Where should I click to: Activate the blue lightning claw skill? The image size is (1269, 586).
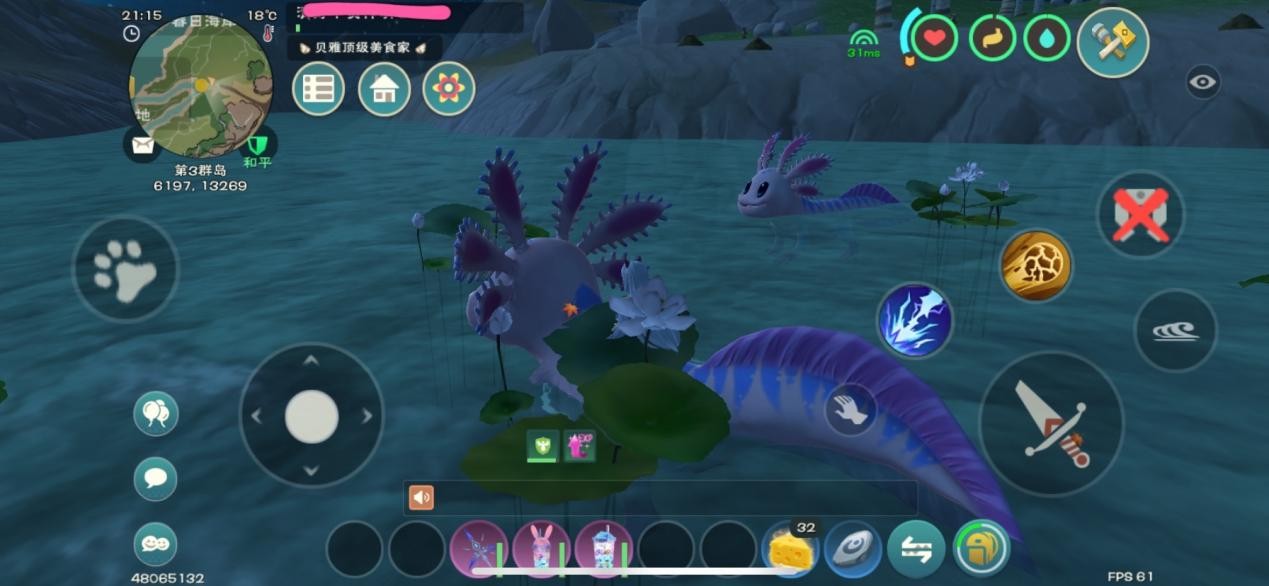coord(914,321)
